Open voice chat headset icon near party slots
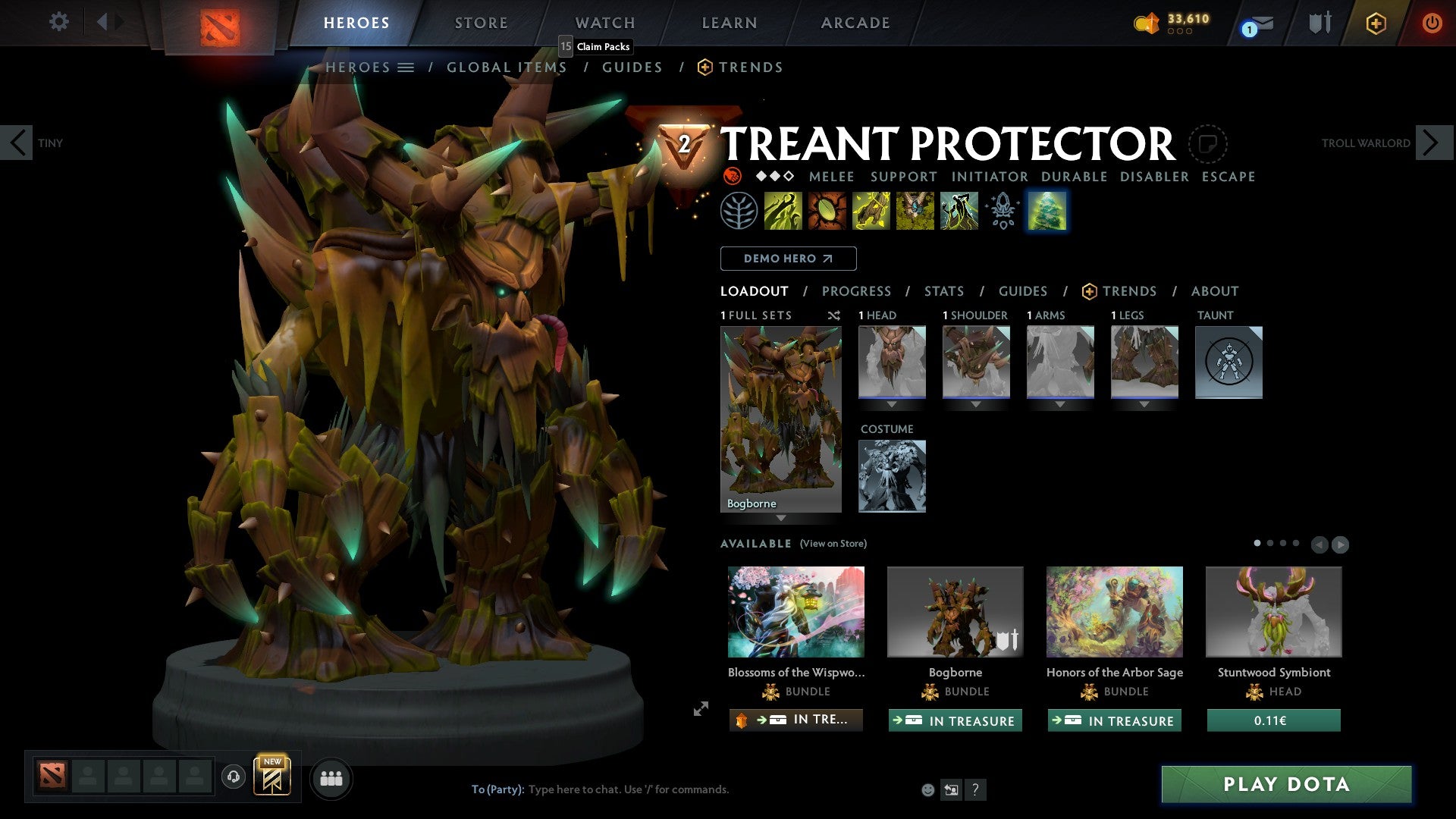The height and width of the screenshot is (819, 1456). 233,778
